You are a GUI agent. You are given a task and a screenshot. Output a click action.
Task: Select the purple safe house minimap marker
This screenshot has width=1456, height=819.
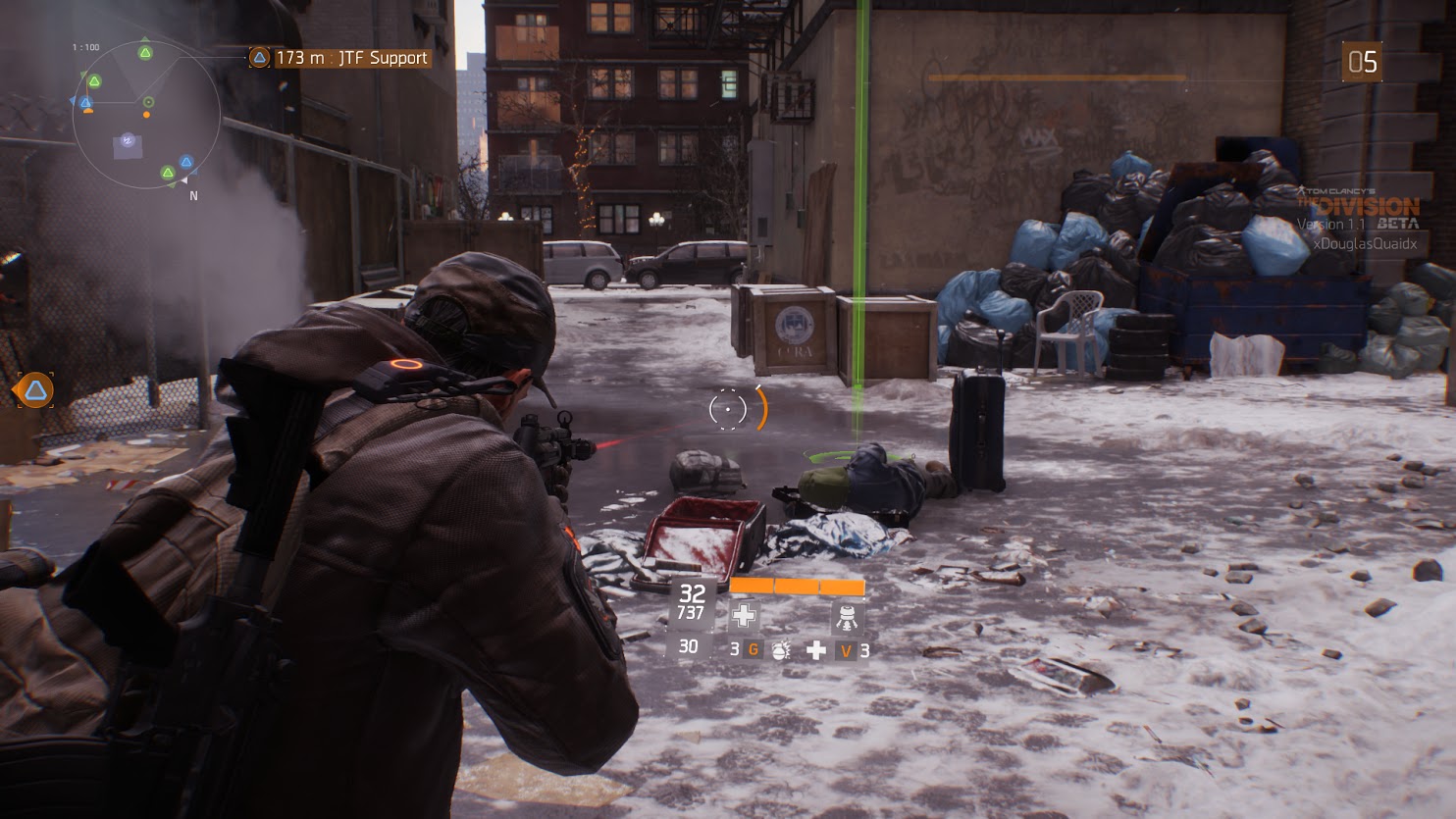point(128,145)
